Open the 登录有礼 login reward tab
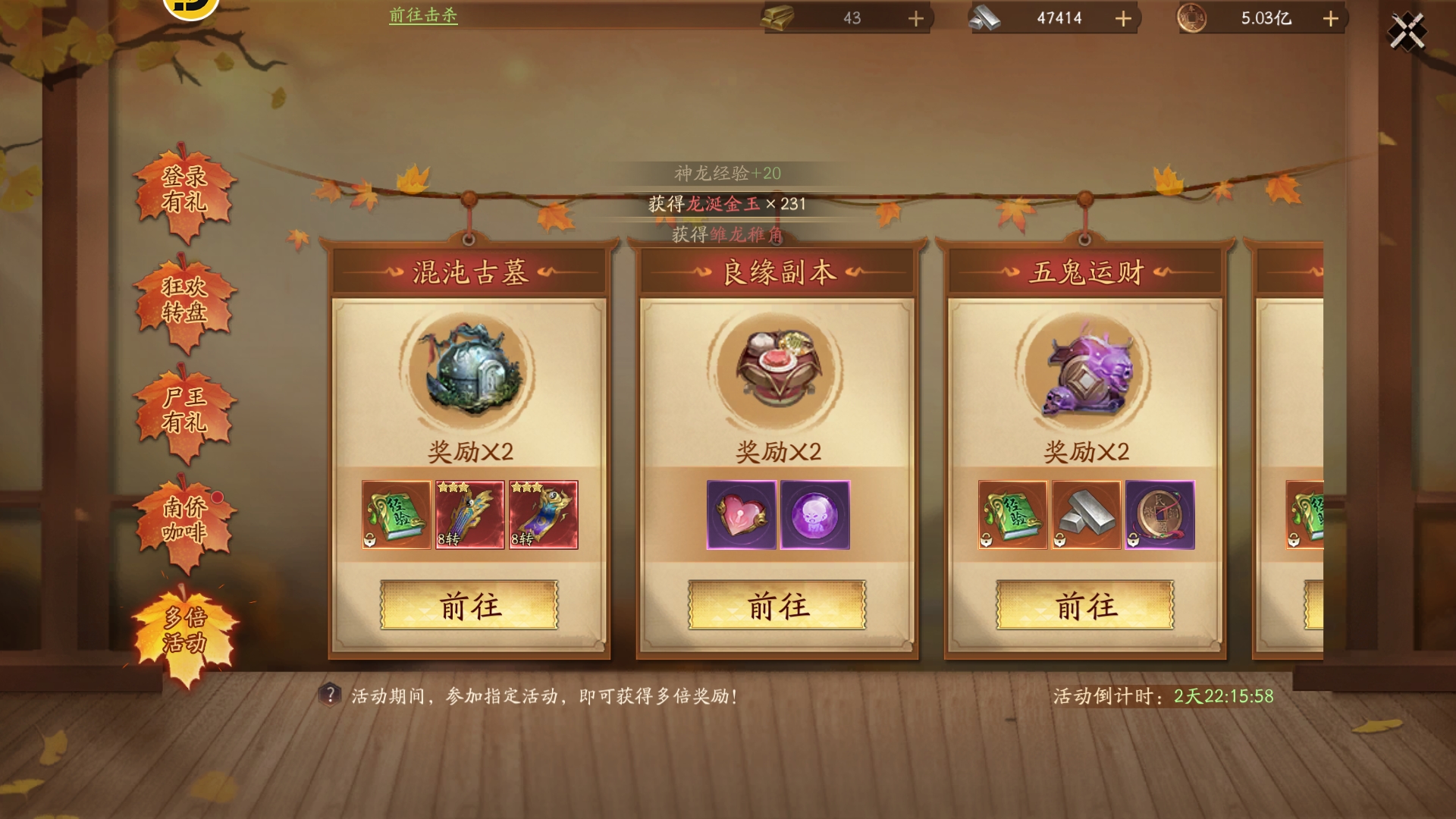The height and width of the screenshot is (819, 1456). coord(184,190)
